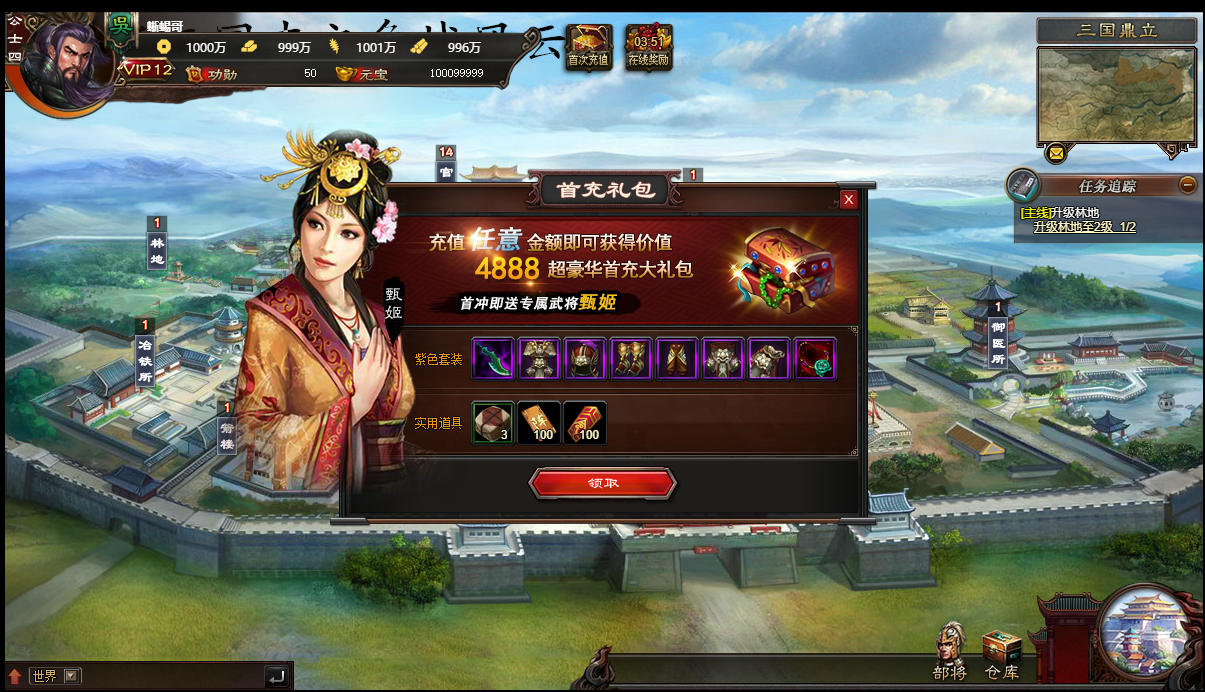This screenshot has width=1205, height=692.
Task: Select the green curved blade reward
Action: click(493, 359)
